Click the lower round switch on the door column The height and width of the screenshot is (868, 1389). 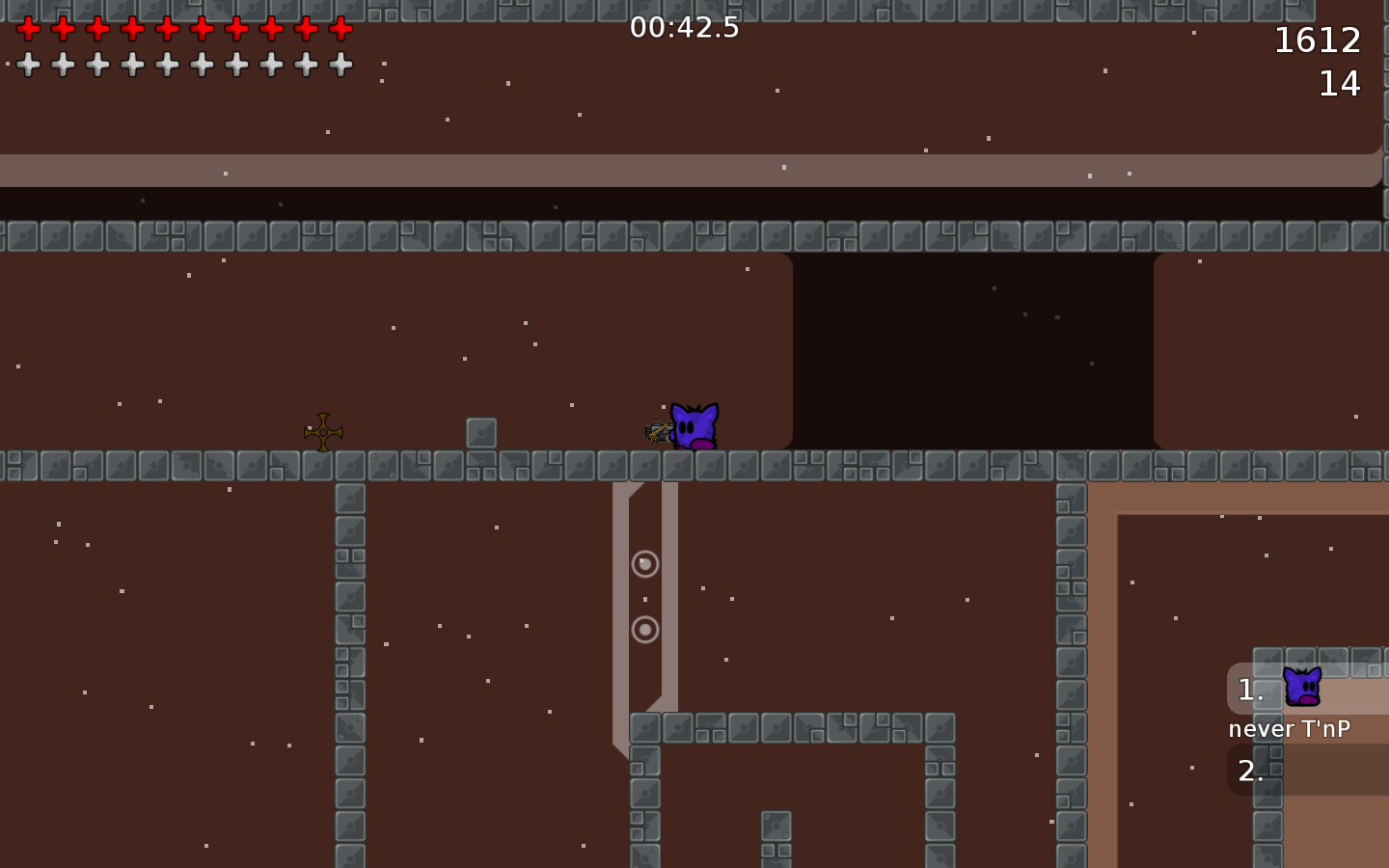644,631
